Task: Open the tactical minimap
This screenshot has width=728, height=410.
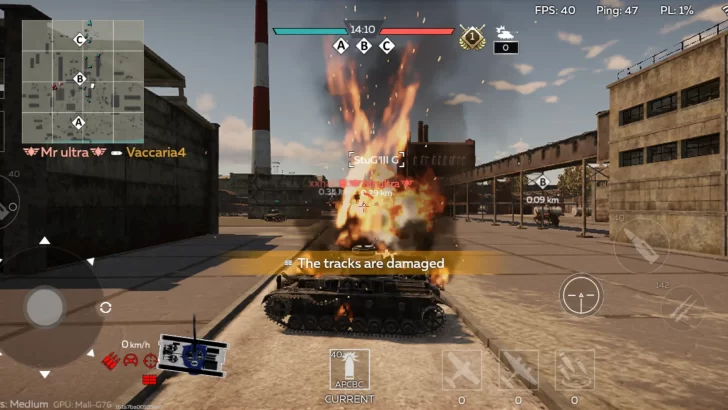Action: 81,81
